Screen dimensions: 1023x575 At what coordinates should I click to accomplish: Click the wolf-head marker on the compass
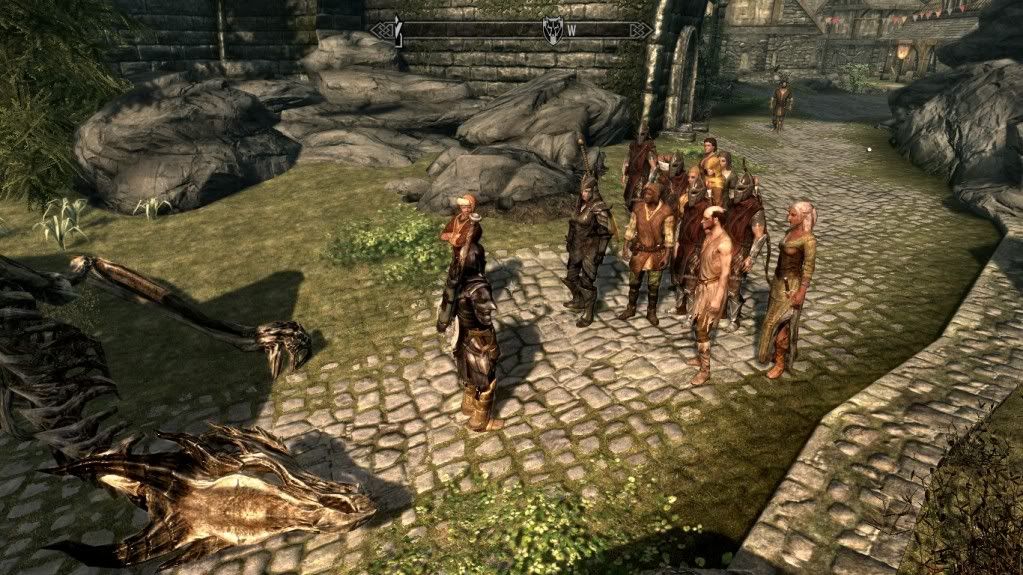tap(552, 30)
